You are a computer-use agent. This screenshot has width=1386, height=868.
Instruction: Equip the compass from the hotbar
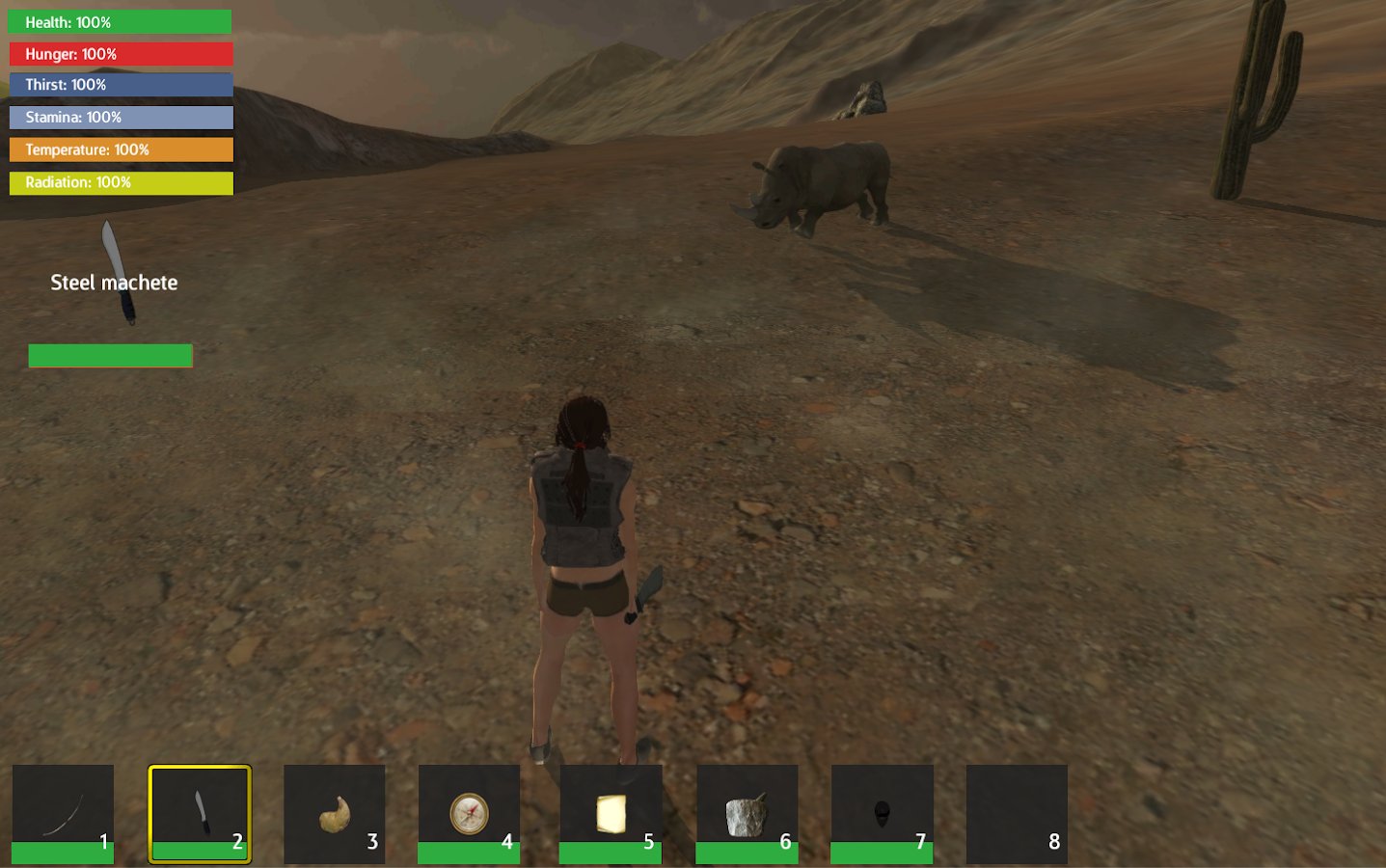point(469,813)
